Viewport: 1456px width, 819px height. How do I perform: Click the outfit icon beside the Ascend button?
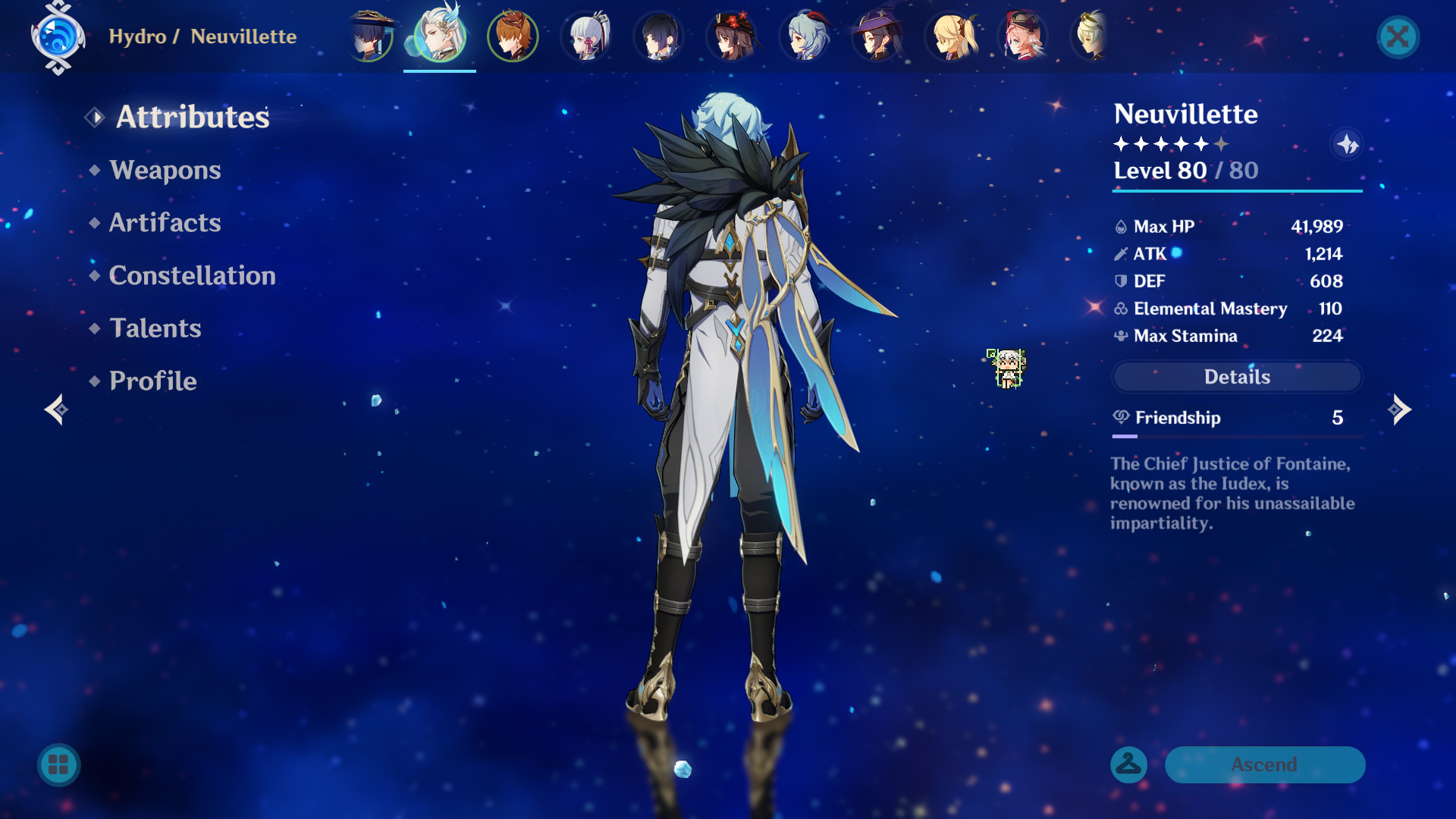click(x=1128, y=765)
